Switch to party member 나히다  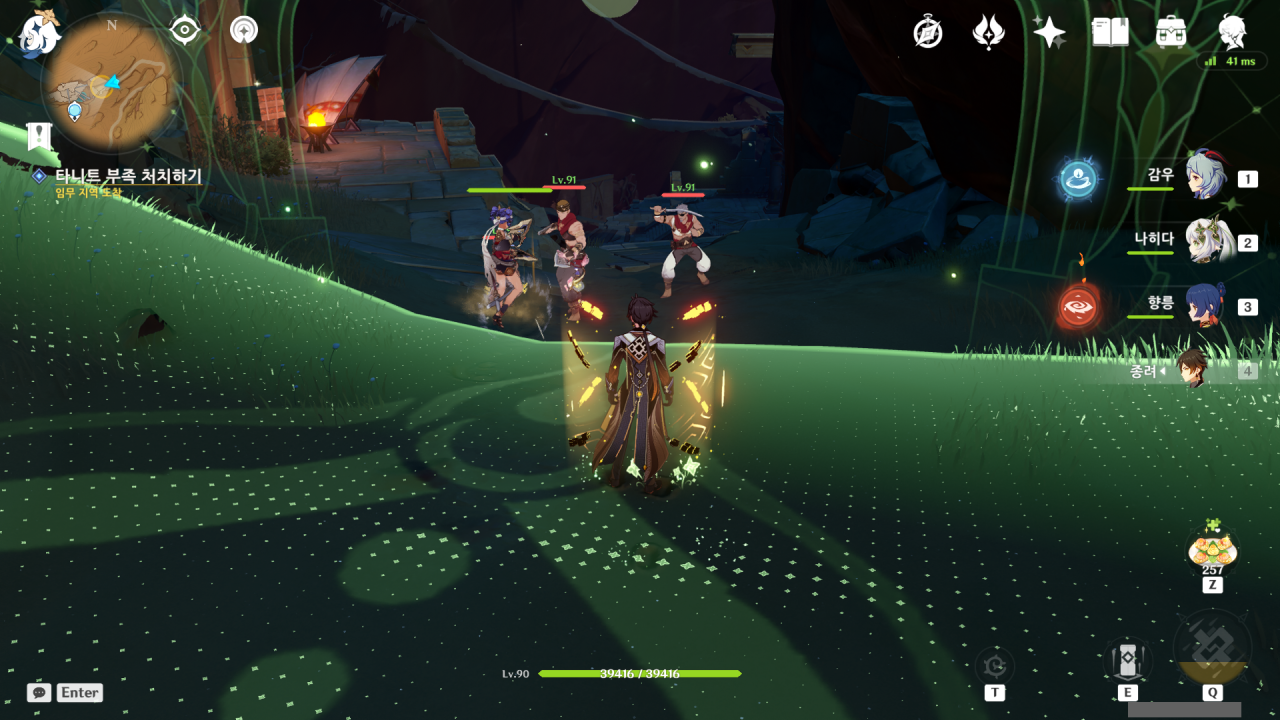coord(1205,242)
